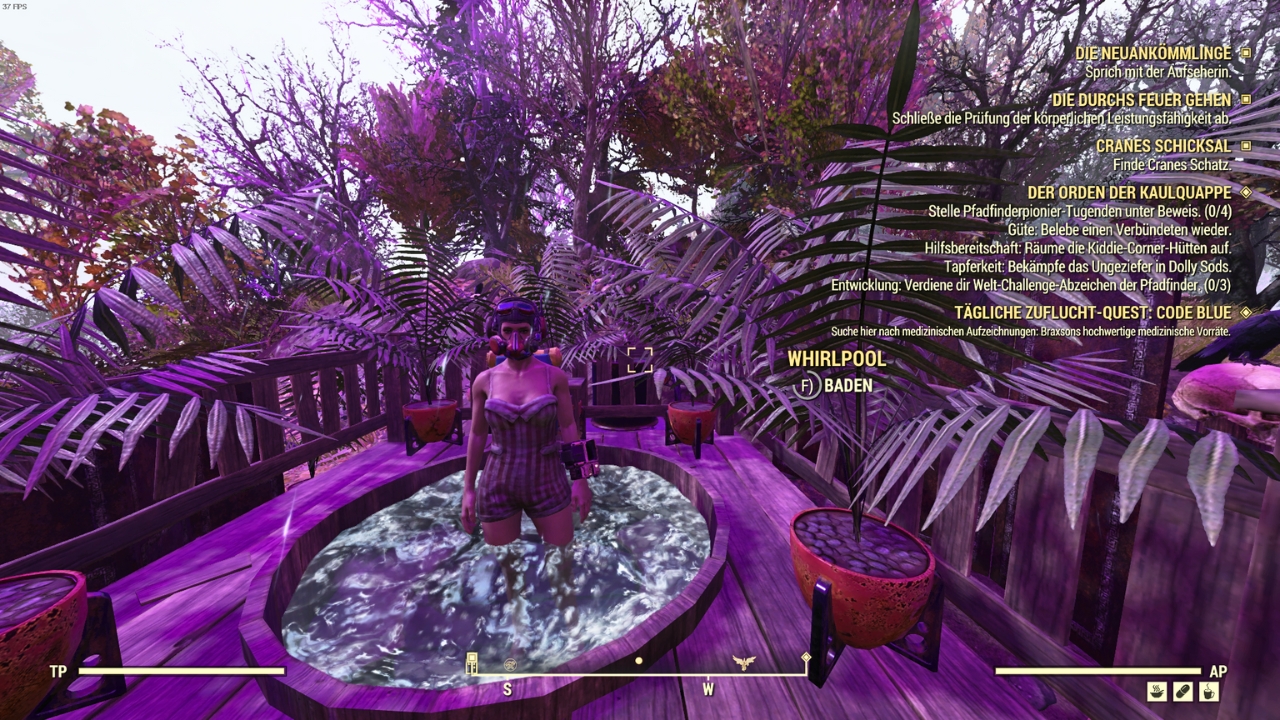Select the pill capsule status icon

pyautogui.click(x=1183, y=691)
